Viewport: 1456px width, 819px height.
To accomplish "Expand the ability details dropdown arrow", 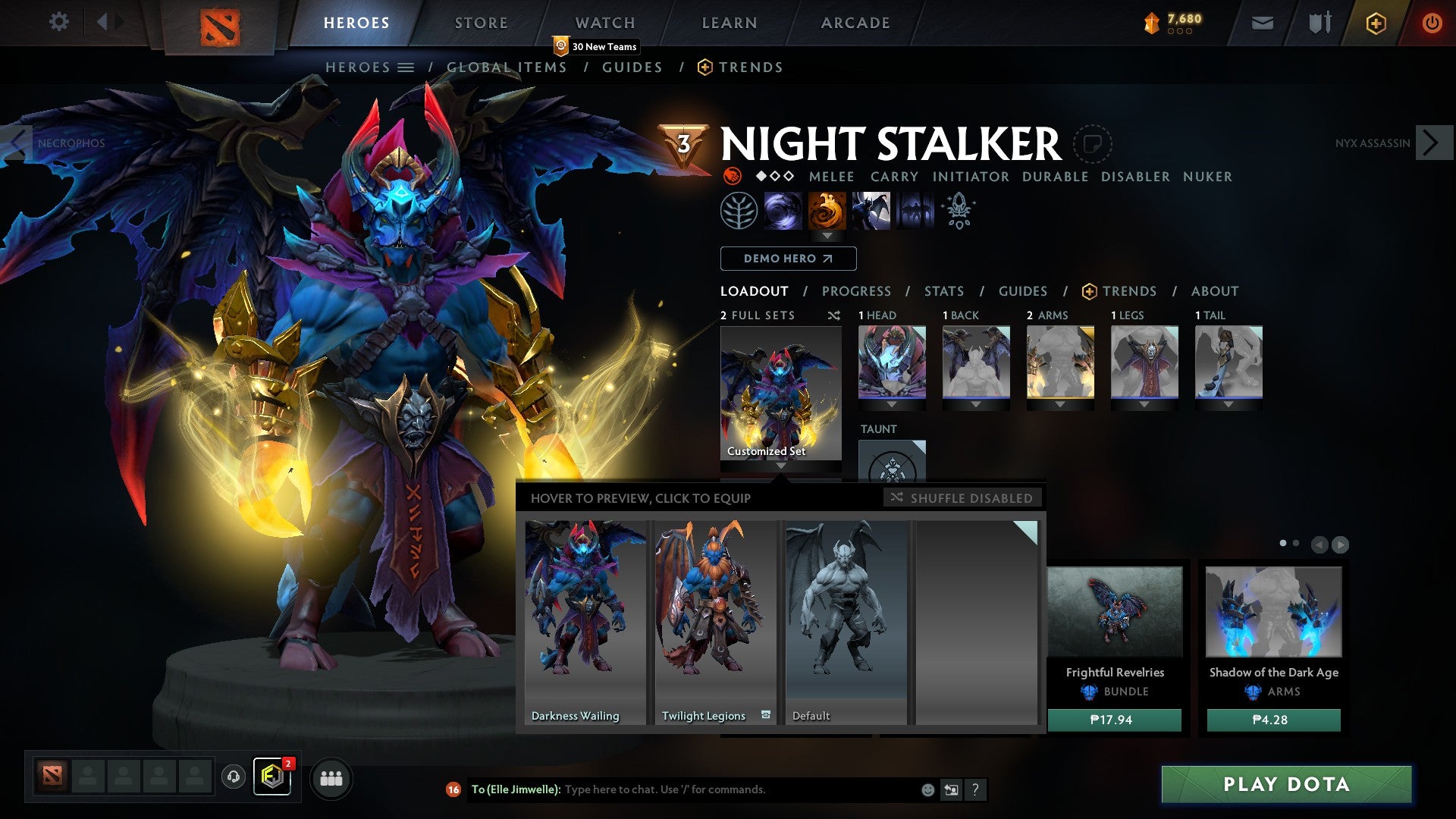I will pos(828,236).
